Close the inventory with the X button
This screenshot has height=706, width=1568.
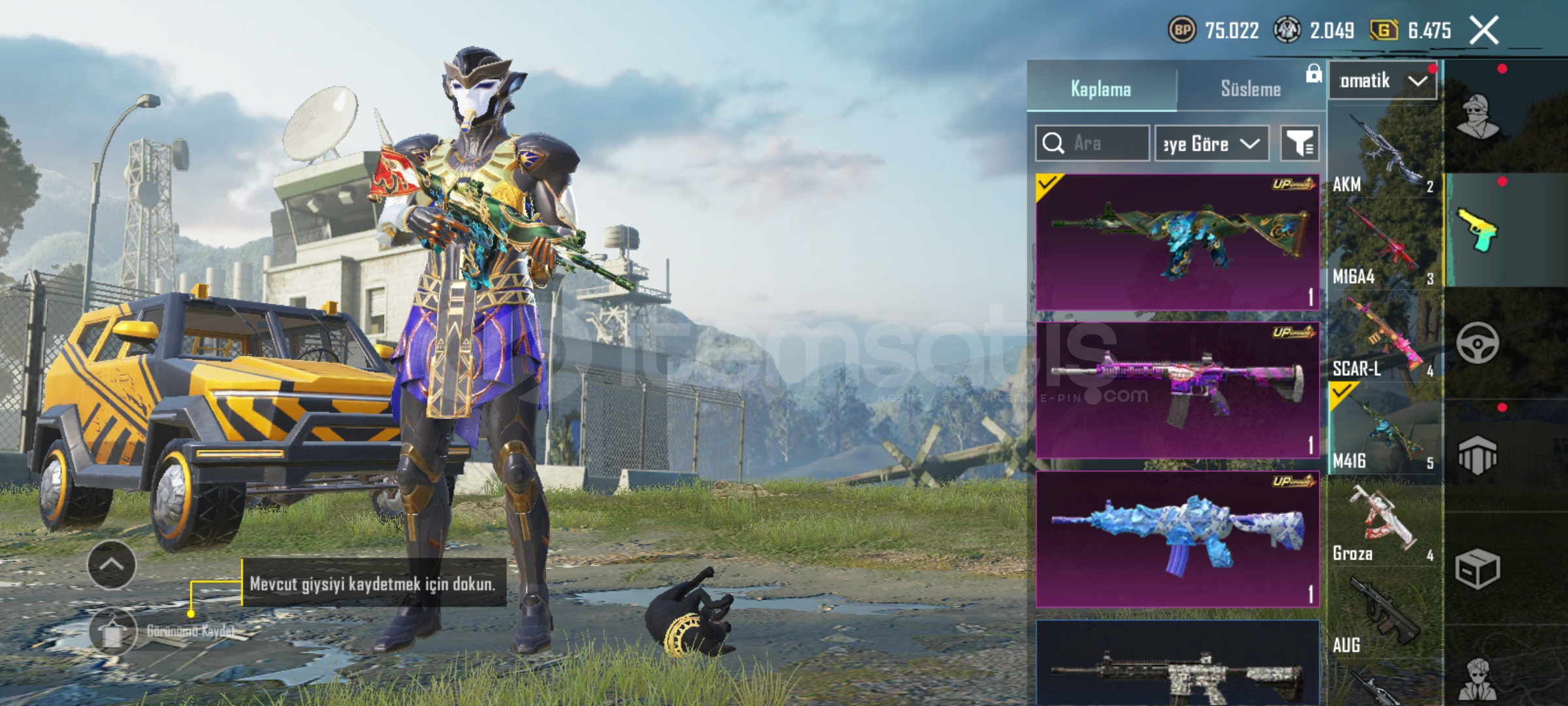coord(1484,30)
